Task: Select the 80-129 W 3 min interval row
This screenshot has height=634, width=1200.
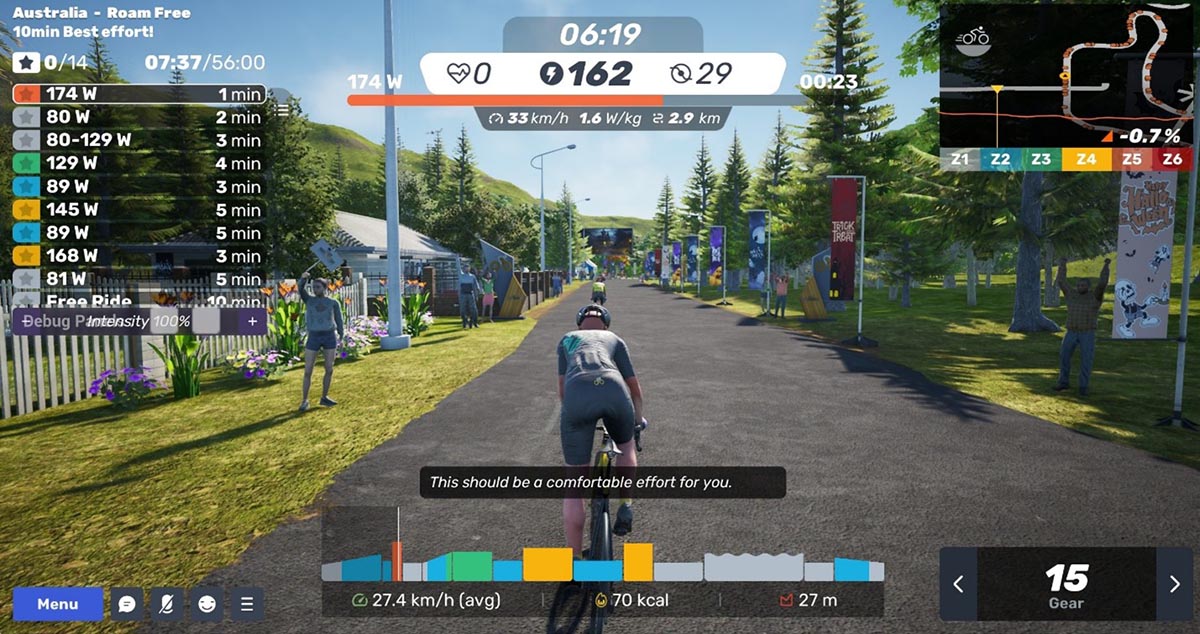Action: pyautogui.click(x=138, y=140)
